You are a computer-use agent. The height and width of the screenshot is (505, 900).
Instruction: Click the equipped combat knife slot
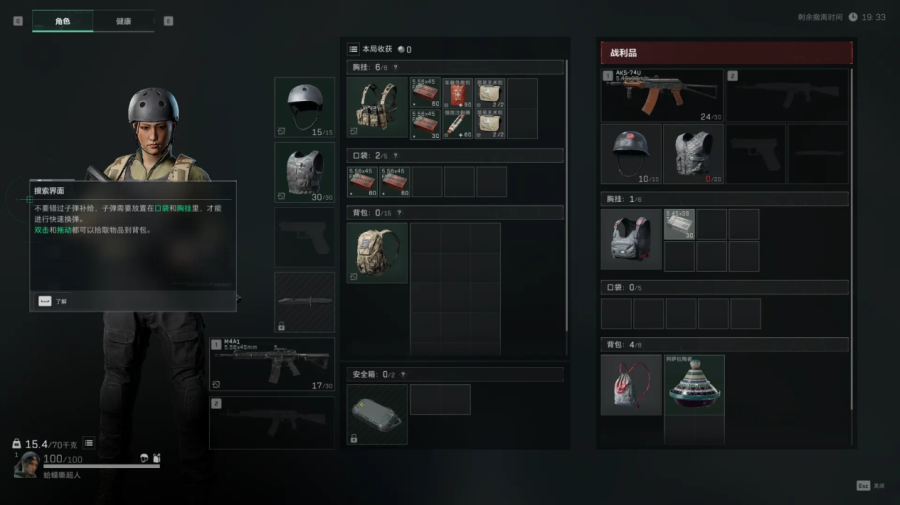point(304,302)
